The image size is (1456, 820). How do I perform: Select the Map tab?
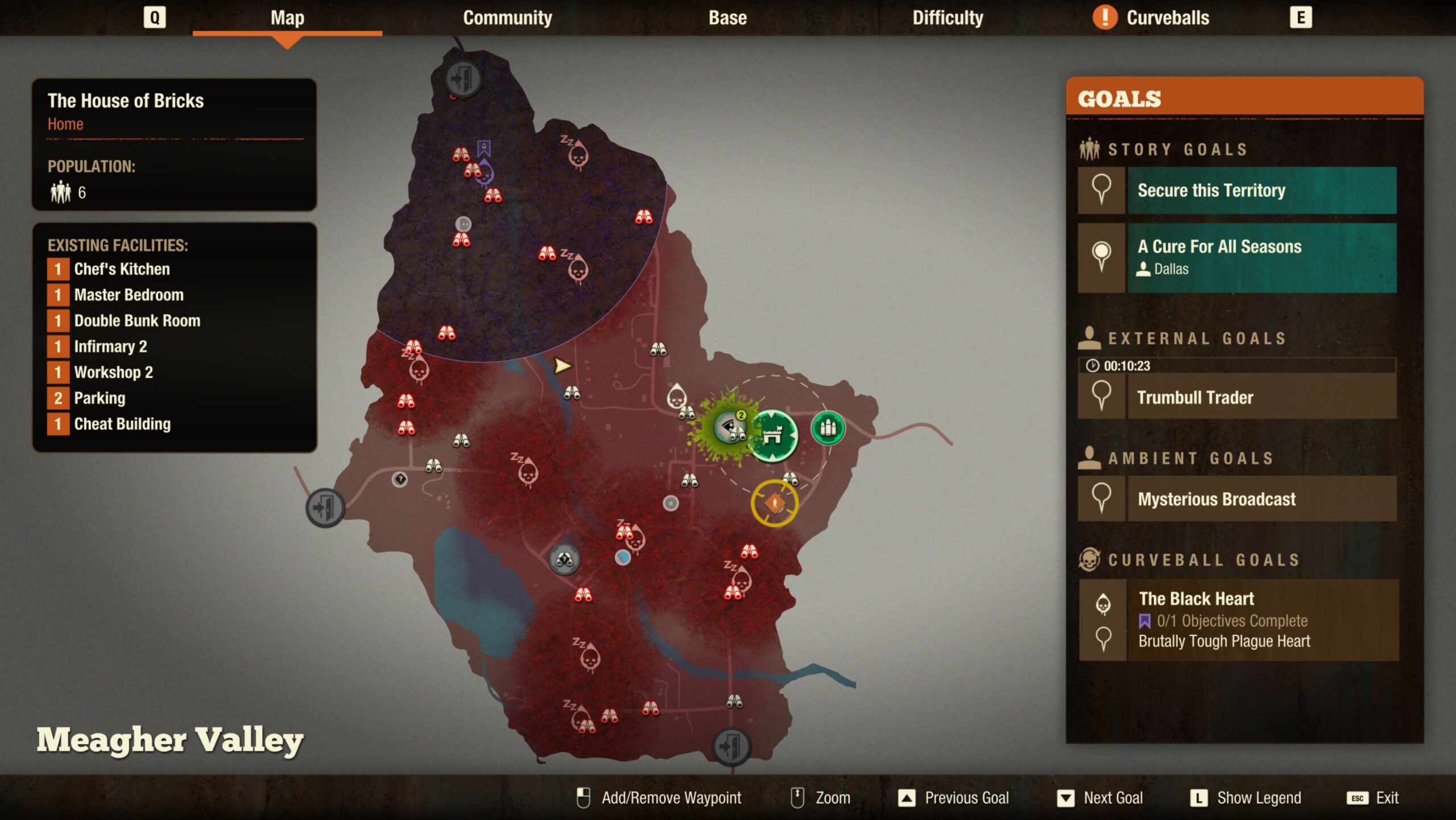click(287, 18)
